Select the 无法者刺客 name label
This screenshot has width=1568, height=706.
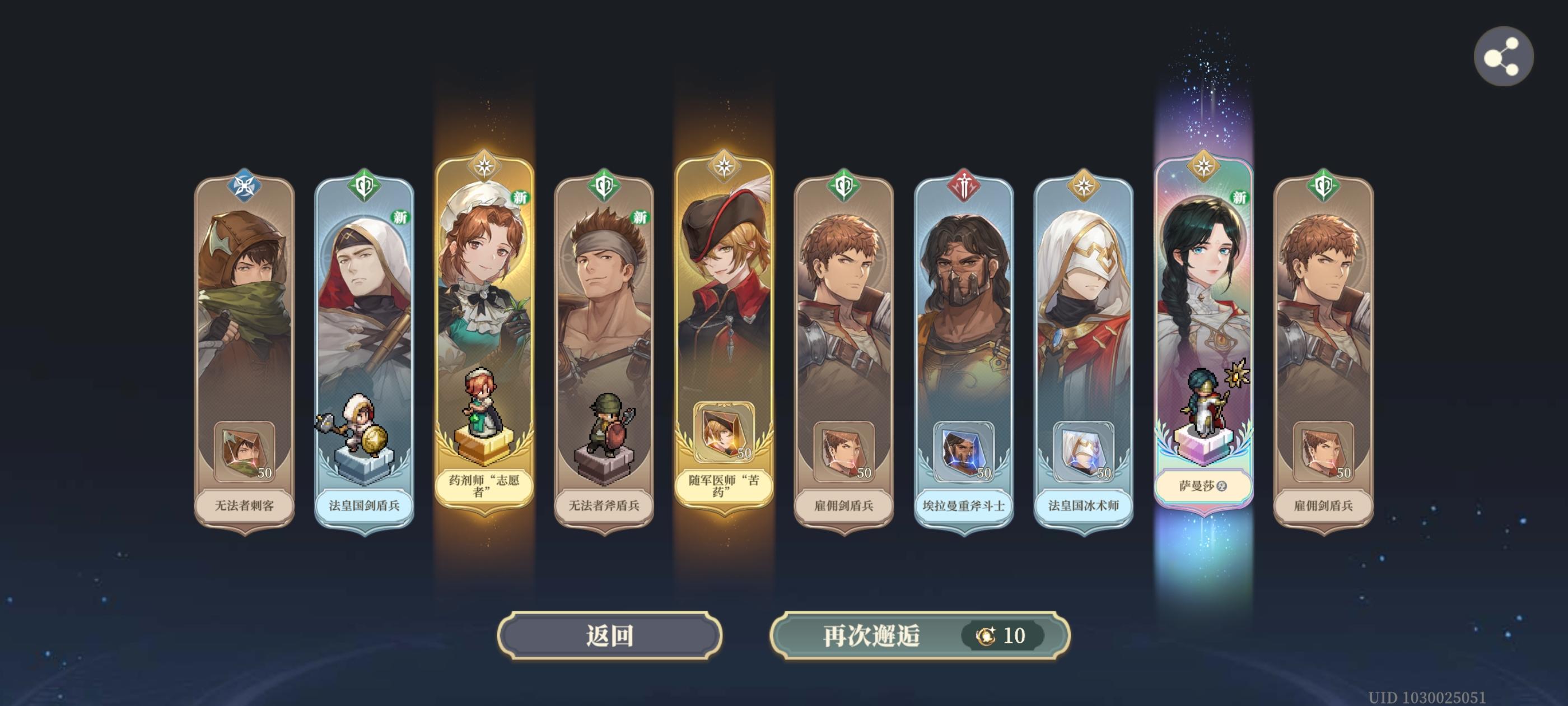pos(244,505)
